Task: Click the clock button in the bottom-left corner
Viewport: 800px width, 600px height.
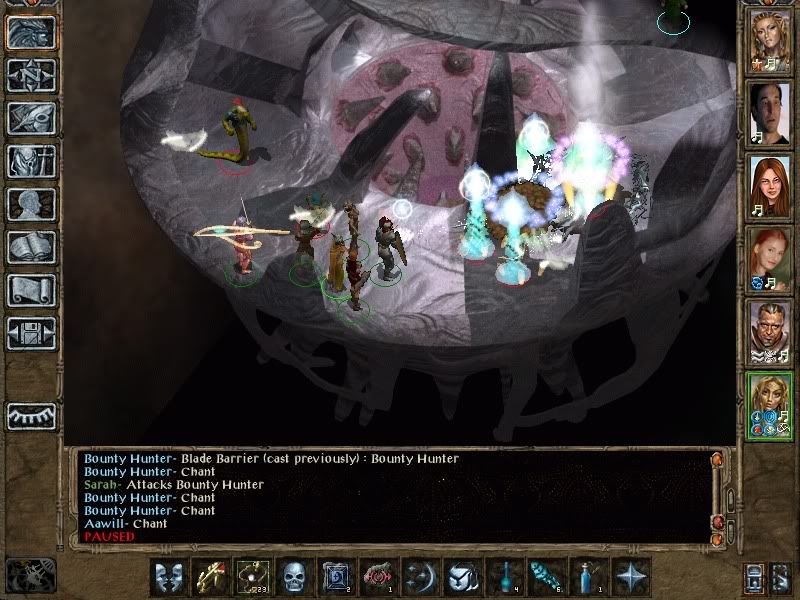Action: pyautogui.click(x=31, y=574)
